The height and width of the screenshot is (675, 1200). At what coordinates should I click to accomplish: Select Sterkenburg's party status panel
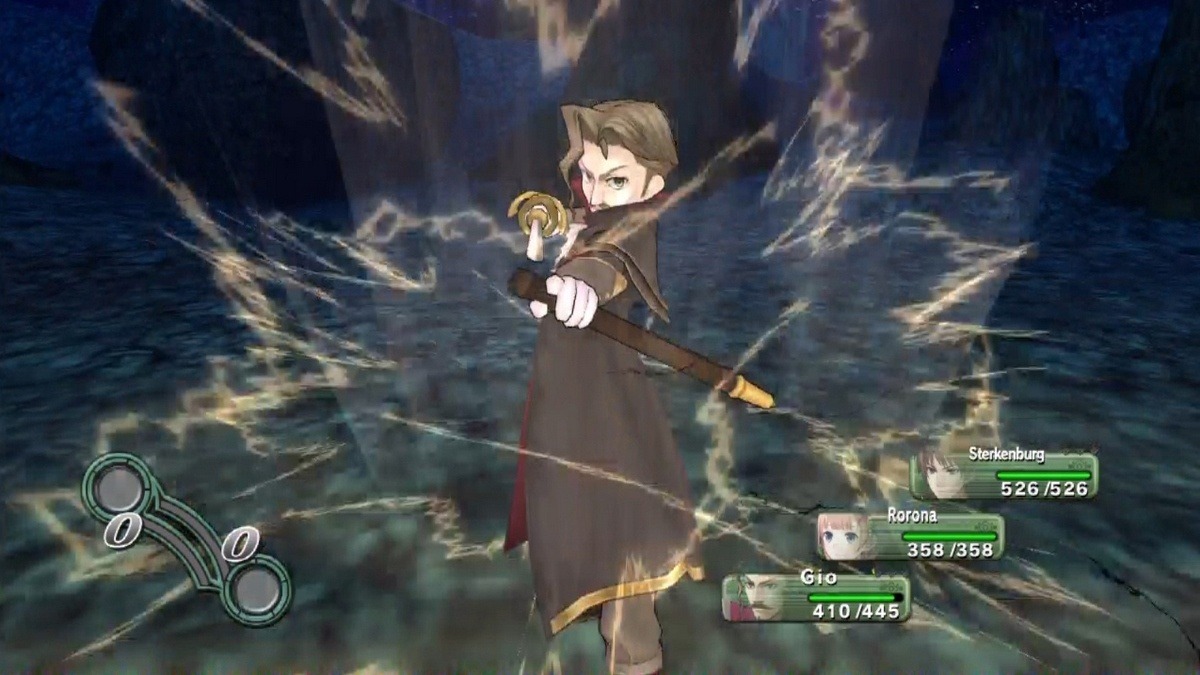click(1003, 474)
